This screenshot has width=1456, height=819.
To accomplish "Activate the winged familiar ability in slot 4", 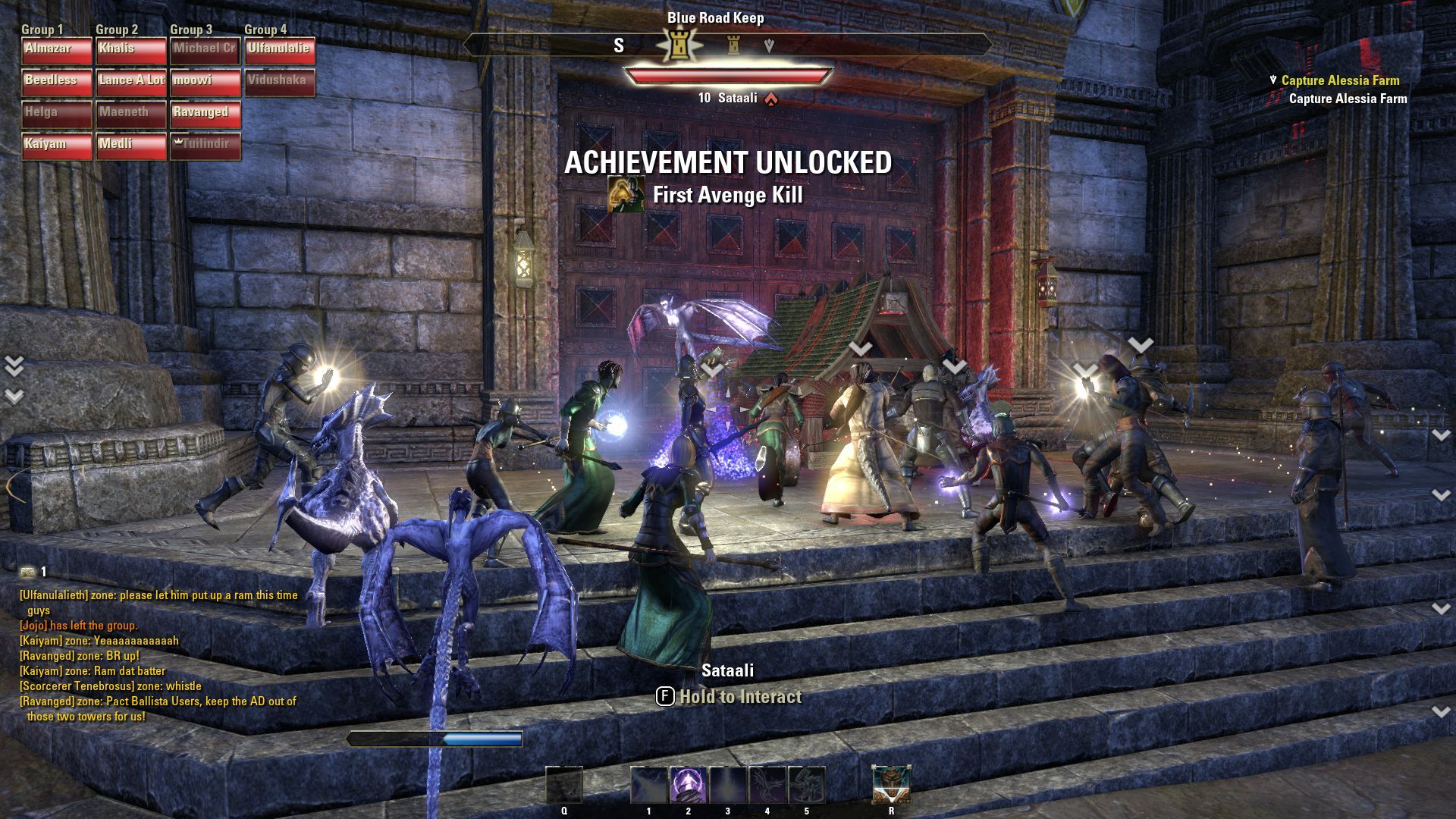I will (767, 785).
